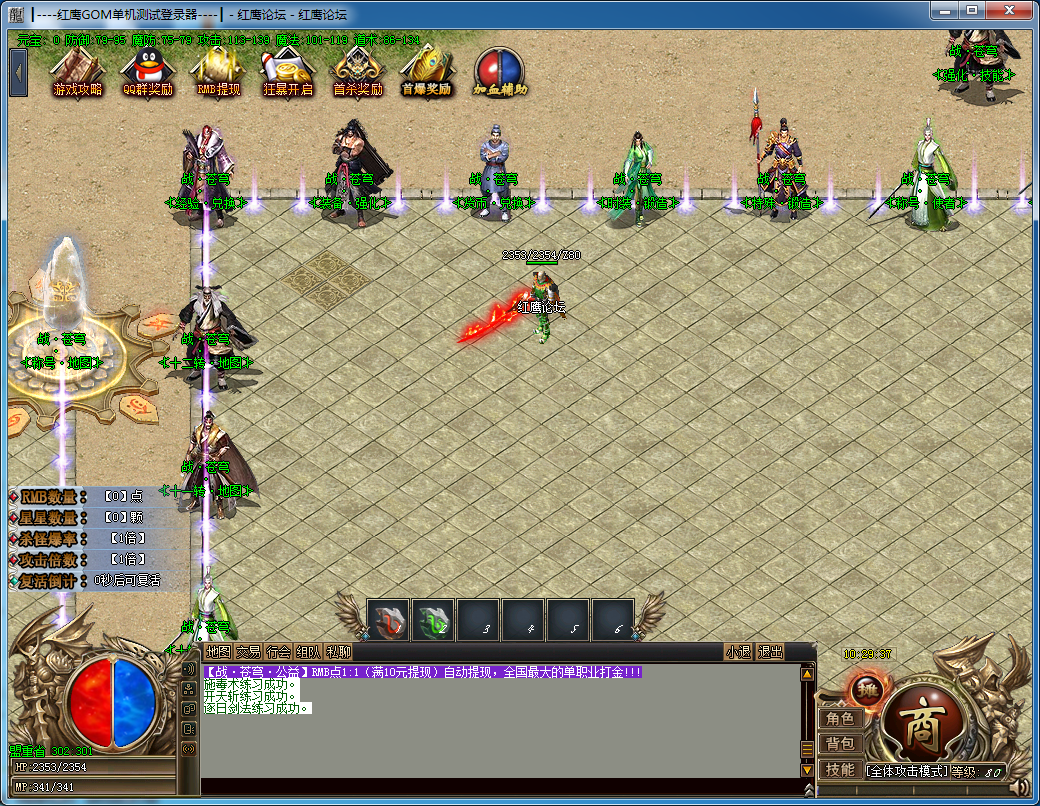This screenshot has height=806, width=1040.
Task: Click the 小退 logout button
Action: click(739, 652)
